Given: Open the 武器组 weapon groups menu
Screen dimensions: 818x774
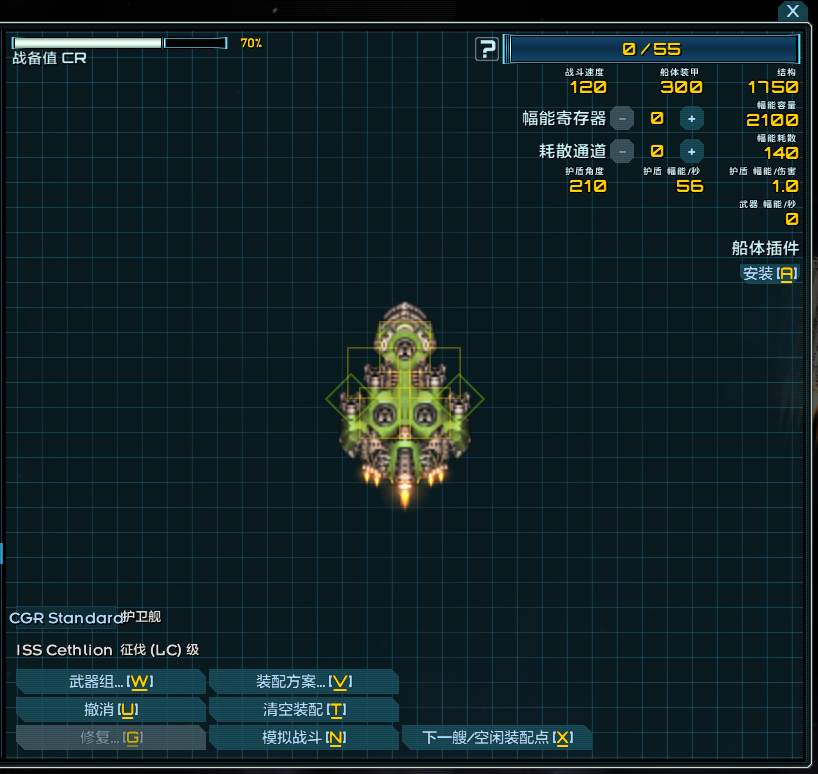Looking at the screenshot, I should [x=110, y=682].
